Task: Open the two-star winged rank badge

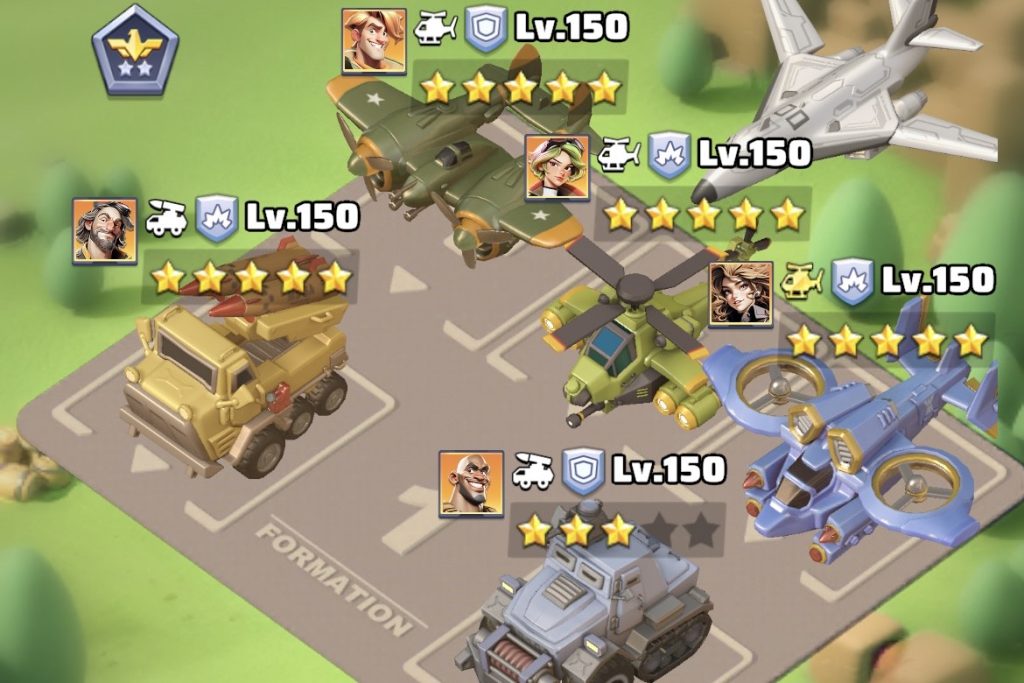Action: [x=135, y=50]
